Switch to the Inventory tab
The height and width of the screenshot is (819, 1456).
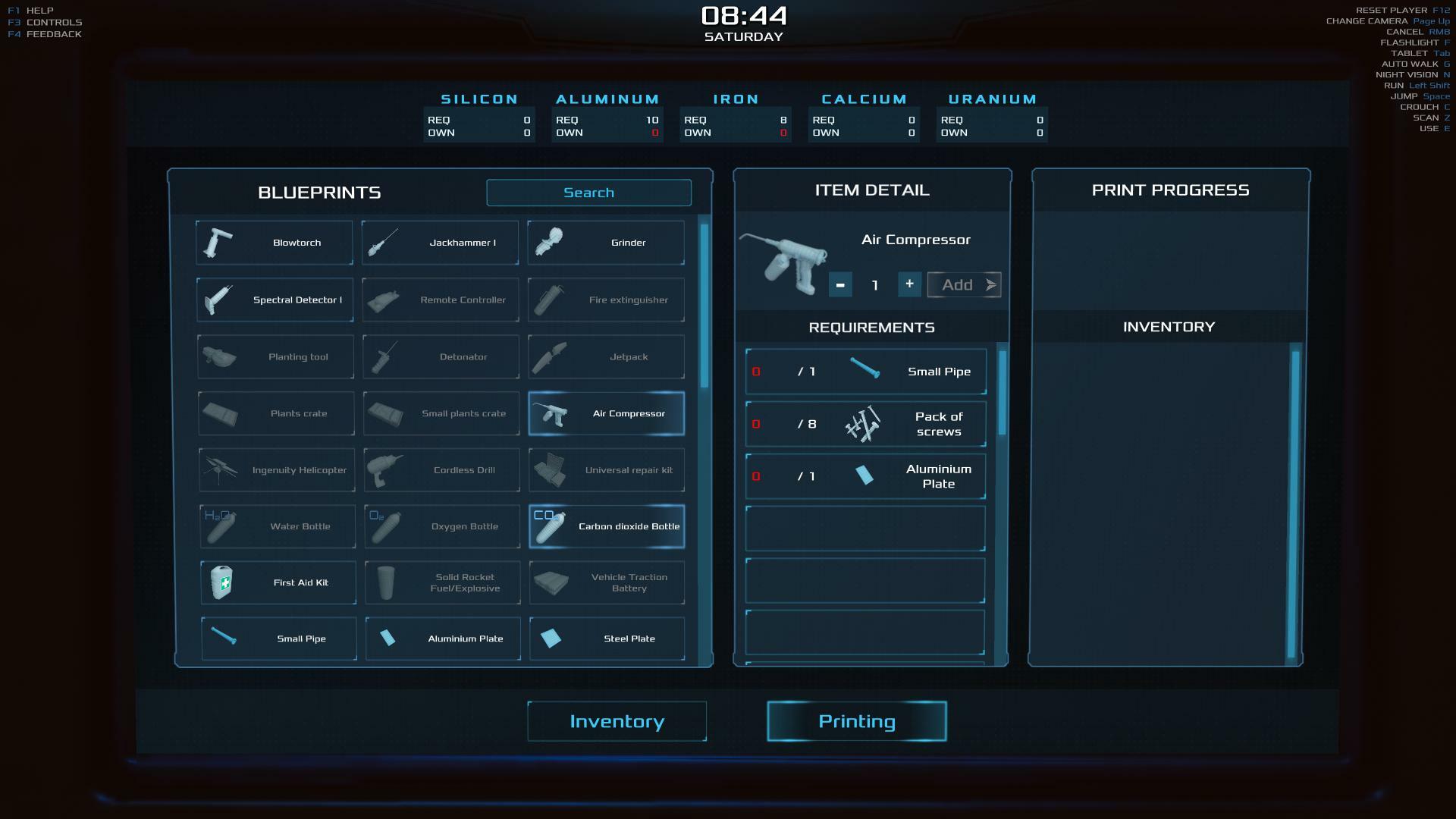(x=617, y=721)
